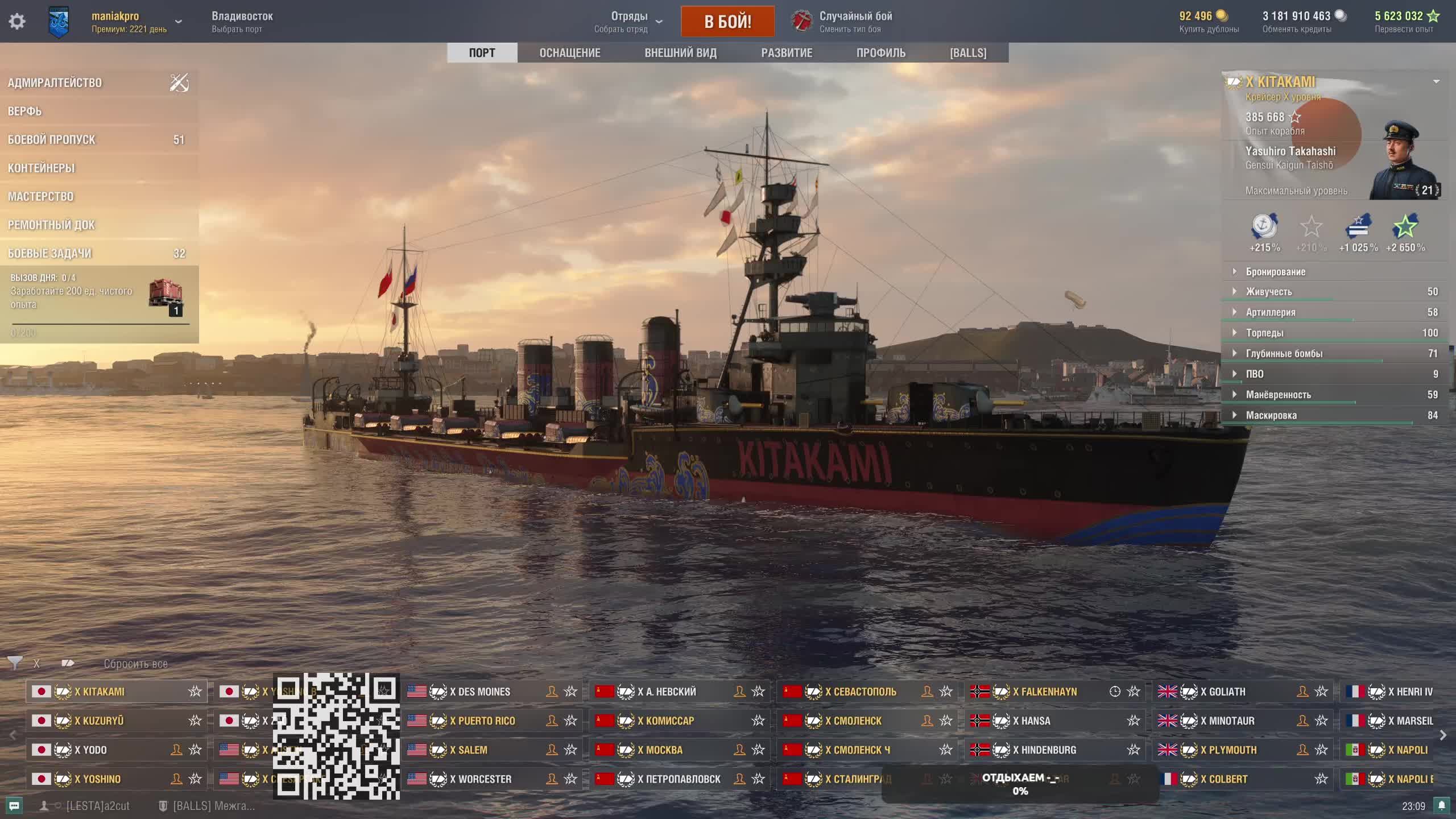The image size is (1456, 819).
Task: Open the БОЕВОЙ ПРОПУСК section
Action: (x=52, y=140)
